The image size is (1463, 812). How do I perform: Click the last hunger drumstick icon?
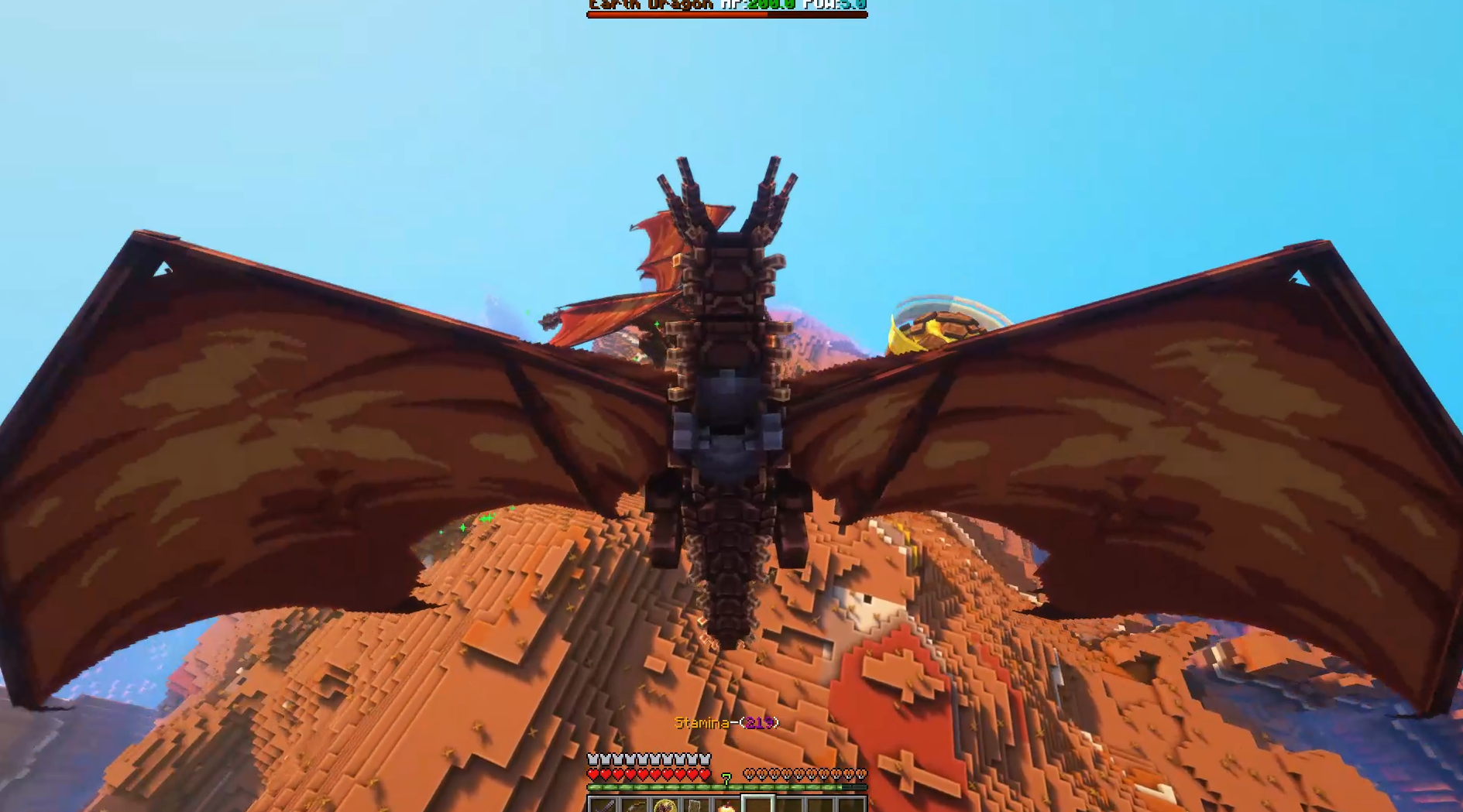[x=862, y=774]
